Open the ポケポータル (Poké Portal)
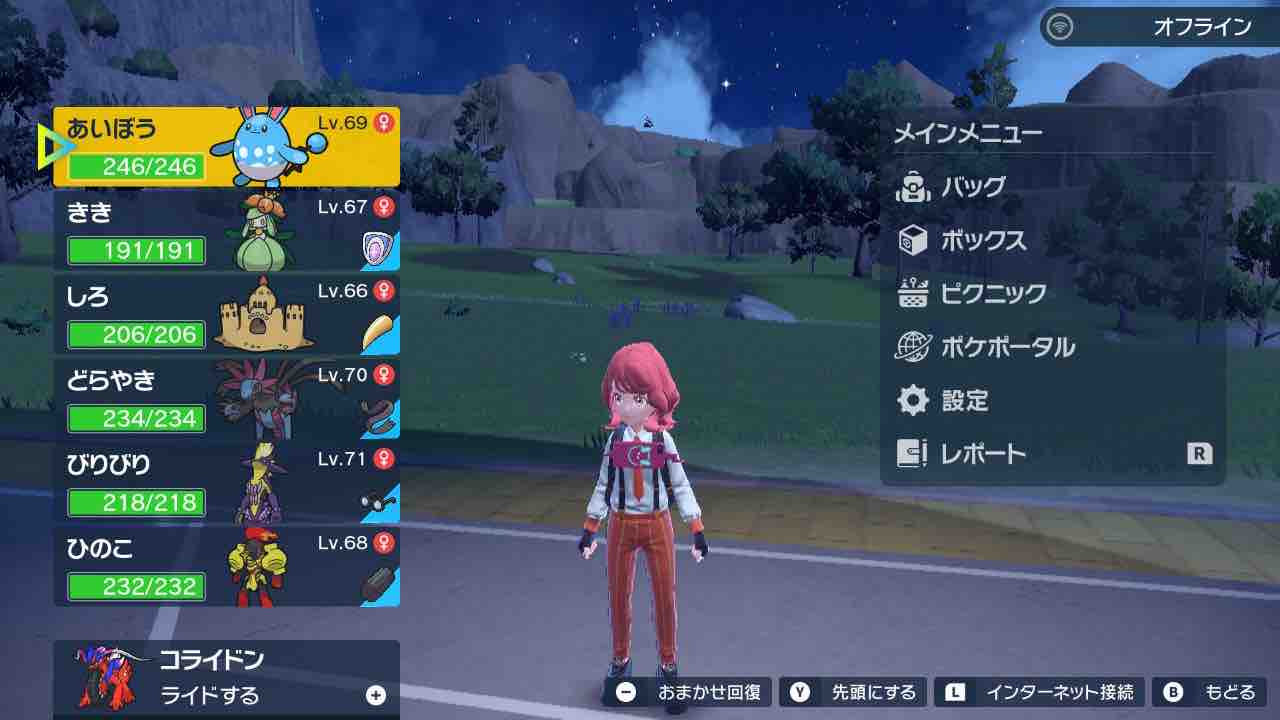Image resolution: width=1280 pixels, height=720 pixels. coord(1006,348)
